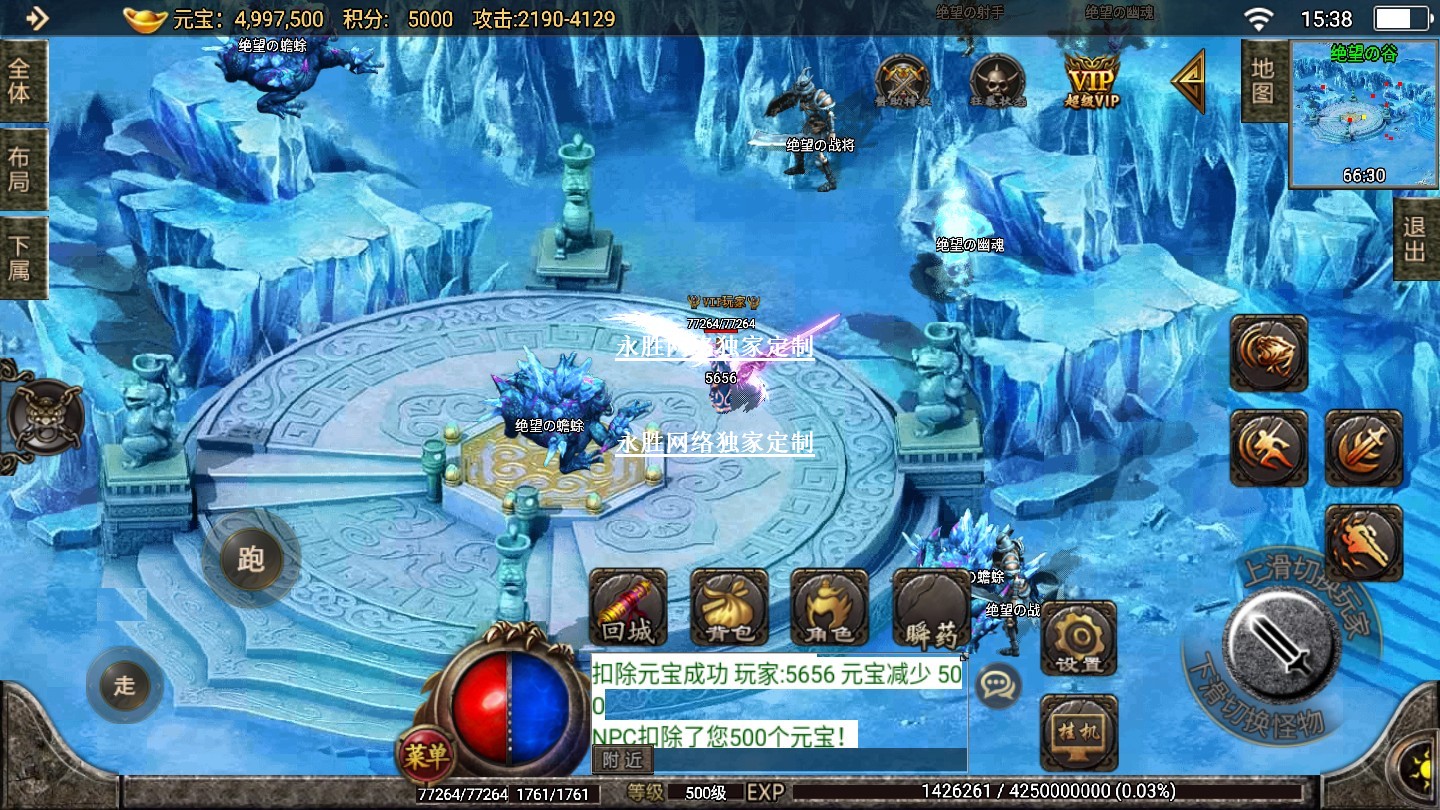Click the 绝望の谷 minimap
Screen dimensions: 1440x810
pos(1363,114)
